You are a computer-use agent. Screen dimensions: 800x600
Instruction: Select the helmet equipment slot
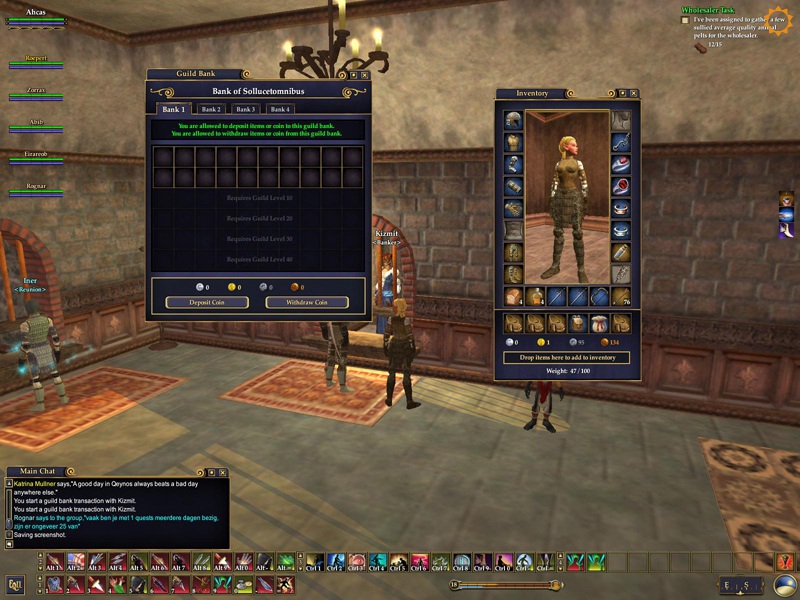coord(513,120)
